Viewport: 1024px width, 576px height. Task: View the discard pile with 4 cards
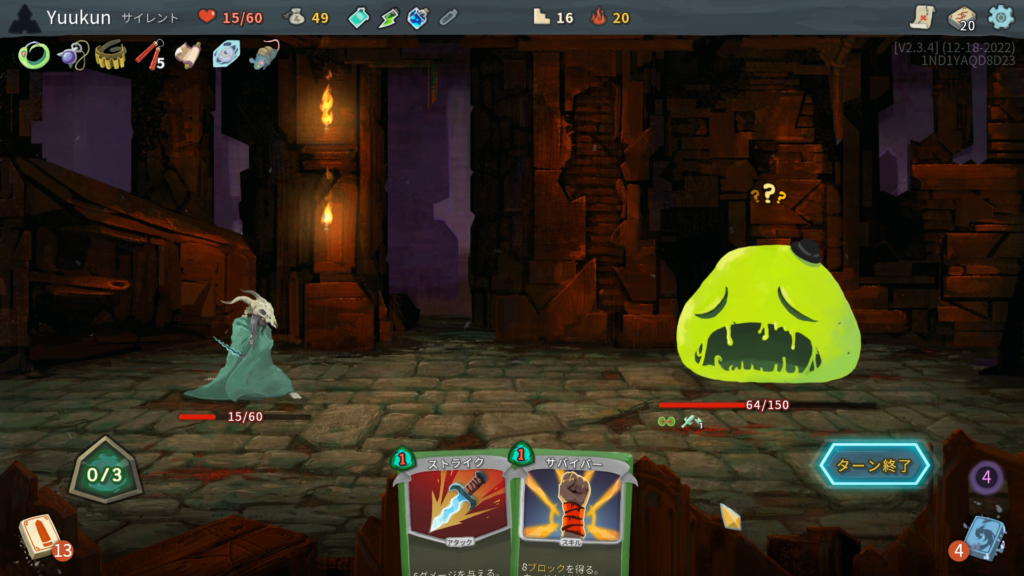coord(983,537)
